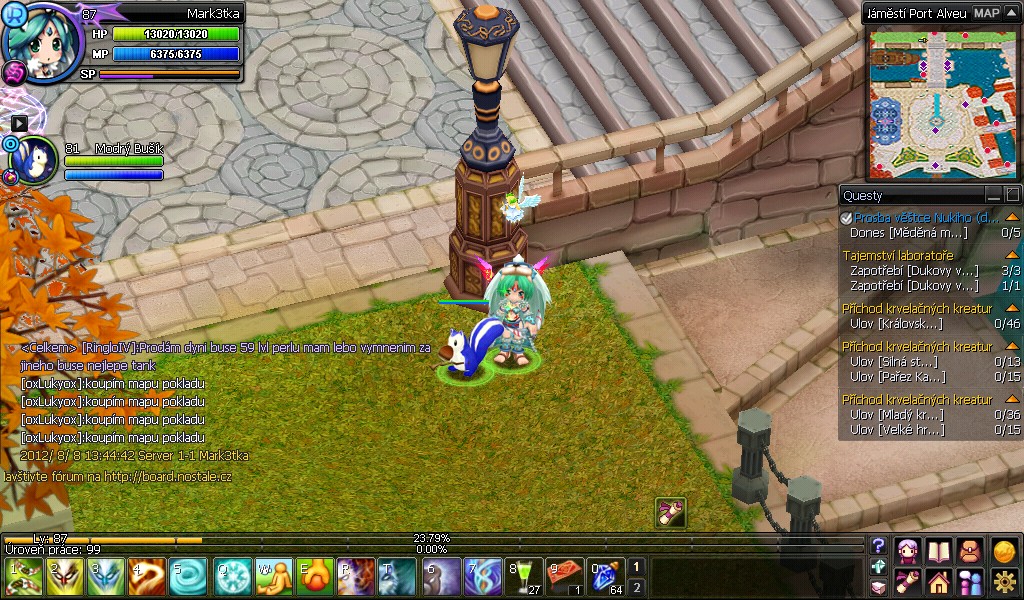Minimize the Questy quest panel
Image resolution: width=1024 pixels, height=600 pixels.
[x=993, y=195]
